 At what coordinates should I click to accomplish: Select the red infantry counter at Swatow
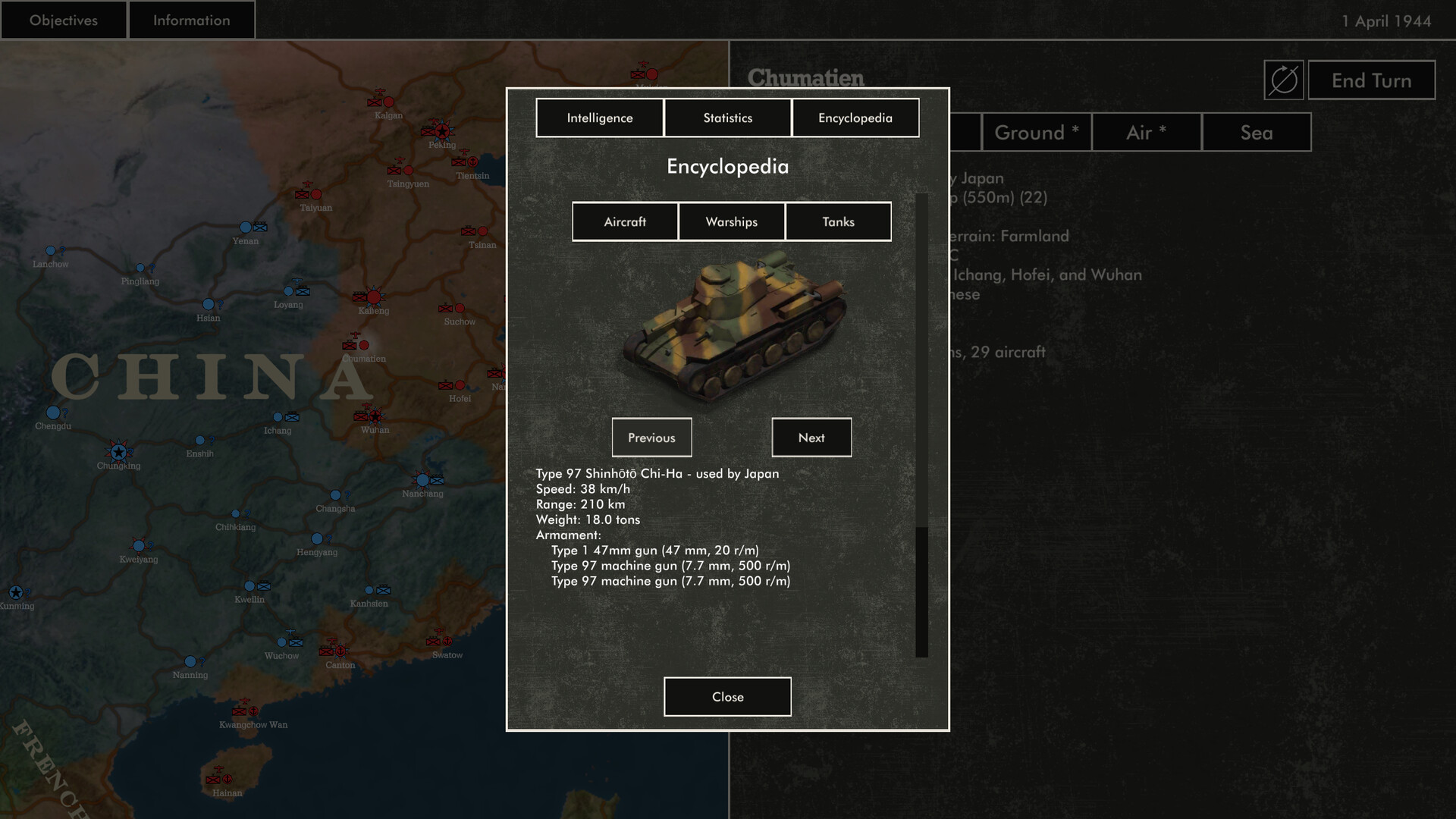433,642
